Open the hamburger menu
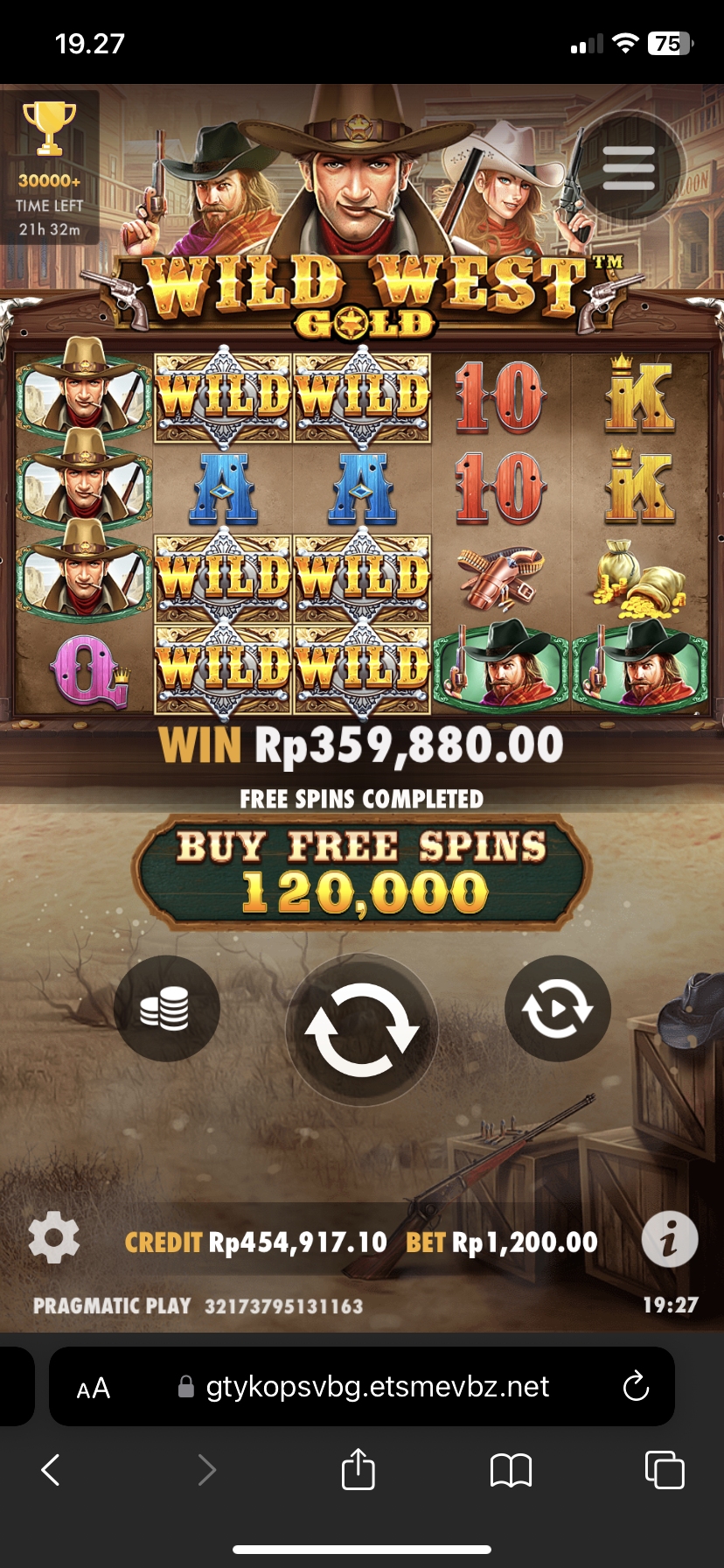Screen dimensions: 724x1568 point(629,167)
